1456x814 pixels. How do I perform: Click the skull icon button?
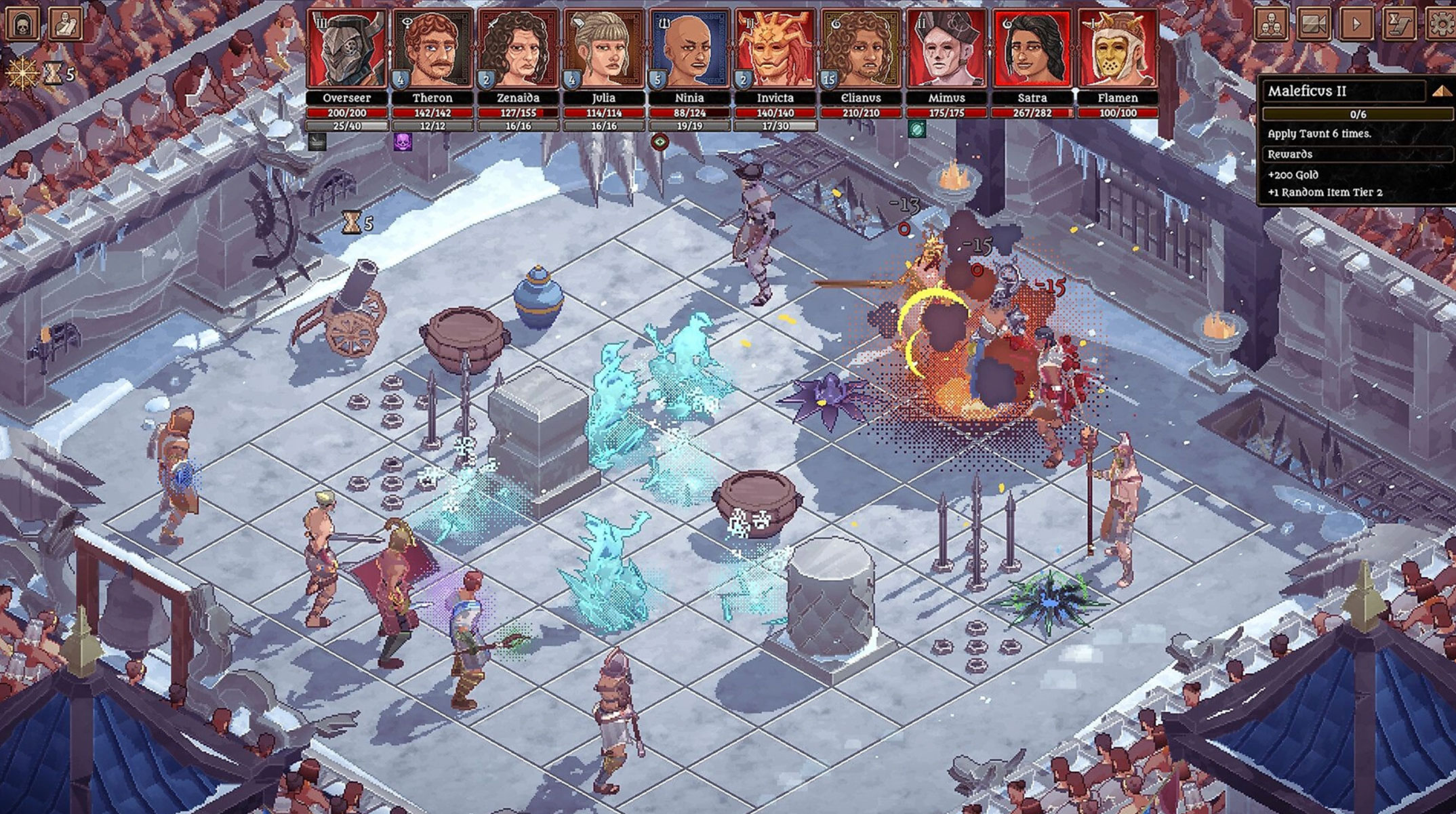(22, 22)
